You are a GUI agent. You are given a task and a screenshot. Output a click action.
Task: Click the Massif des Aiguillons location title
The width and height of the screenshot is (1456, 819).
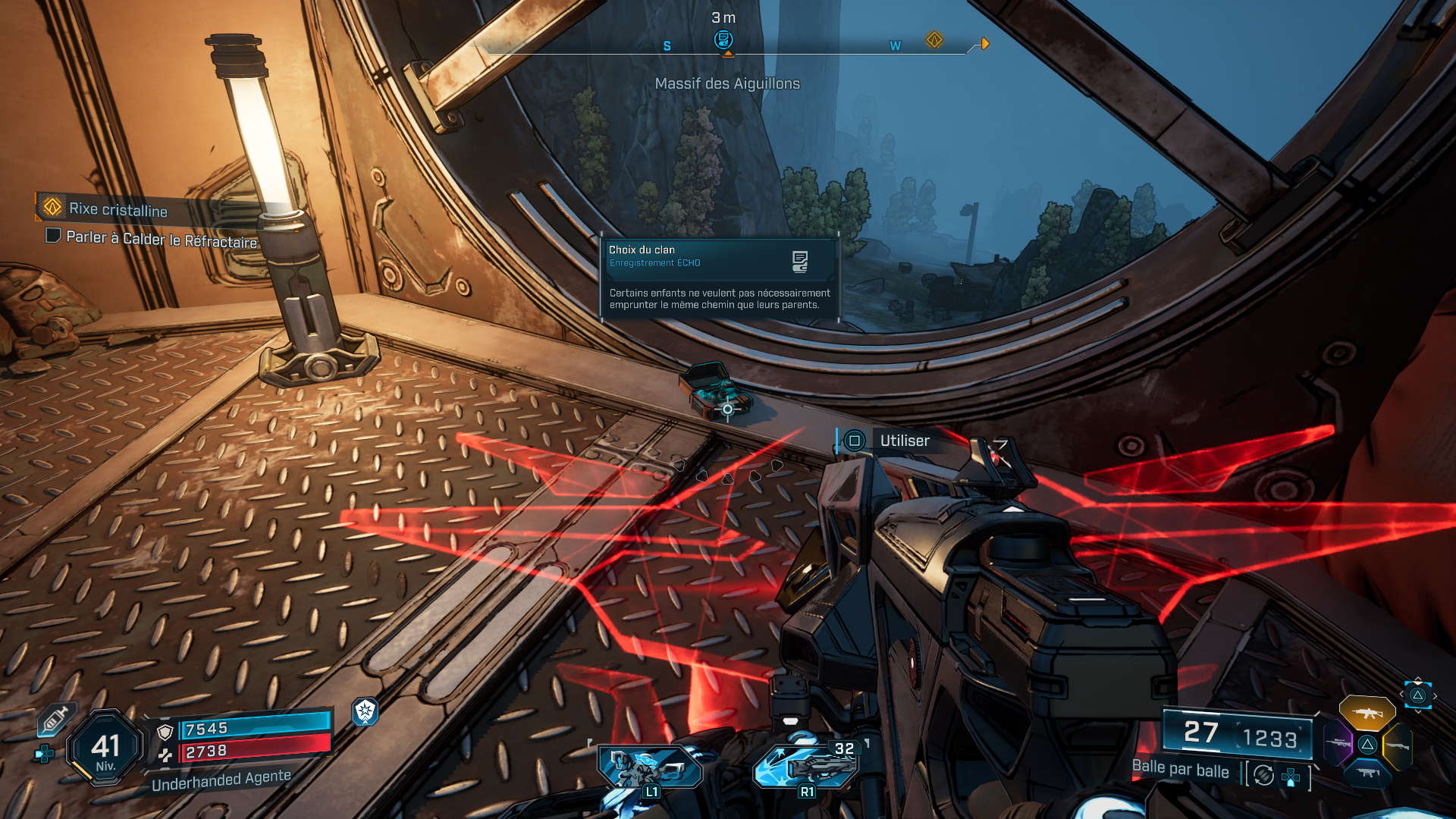coord(727,84)
